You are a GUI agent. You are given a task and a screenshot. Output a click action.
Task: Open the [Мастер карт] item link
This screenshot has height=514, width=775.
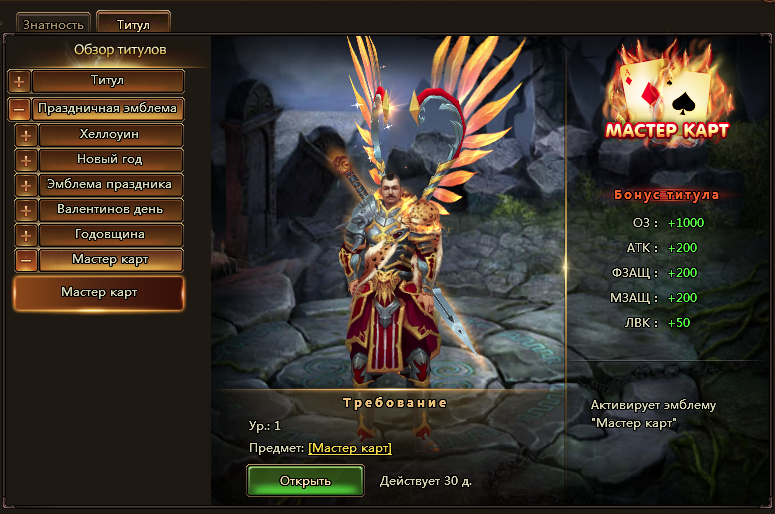[x=350, y=448]
